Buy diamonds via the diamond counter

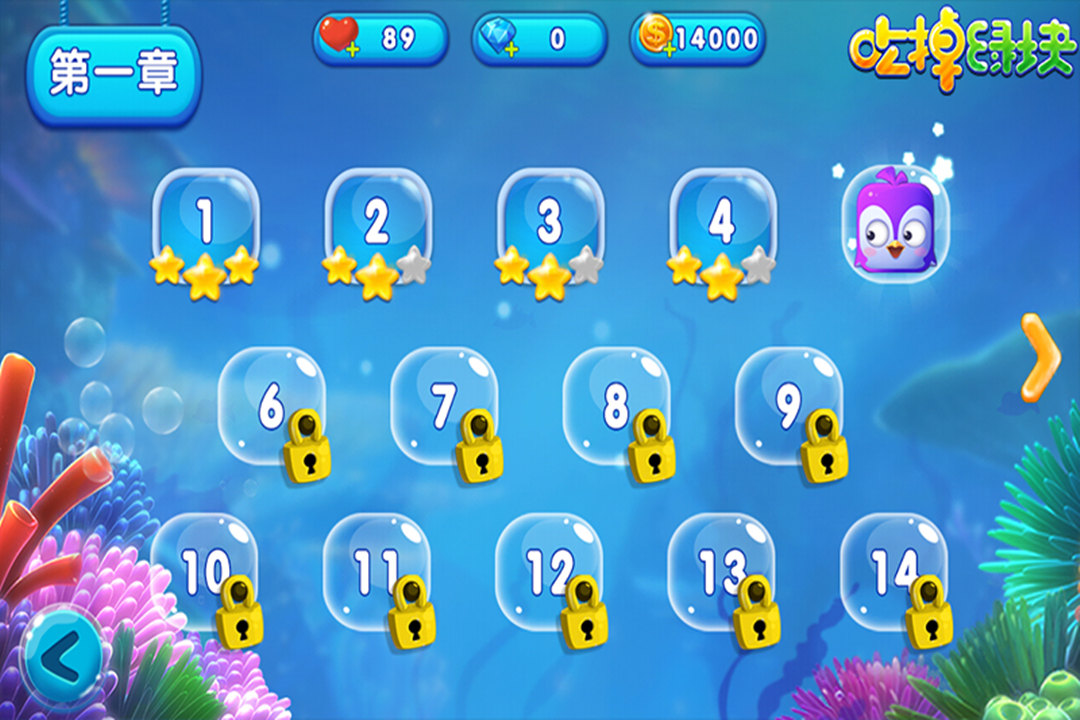pos(539,39)
